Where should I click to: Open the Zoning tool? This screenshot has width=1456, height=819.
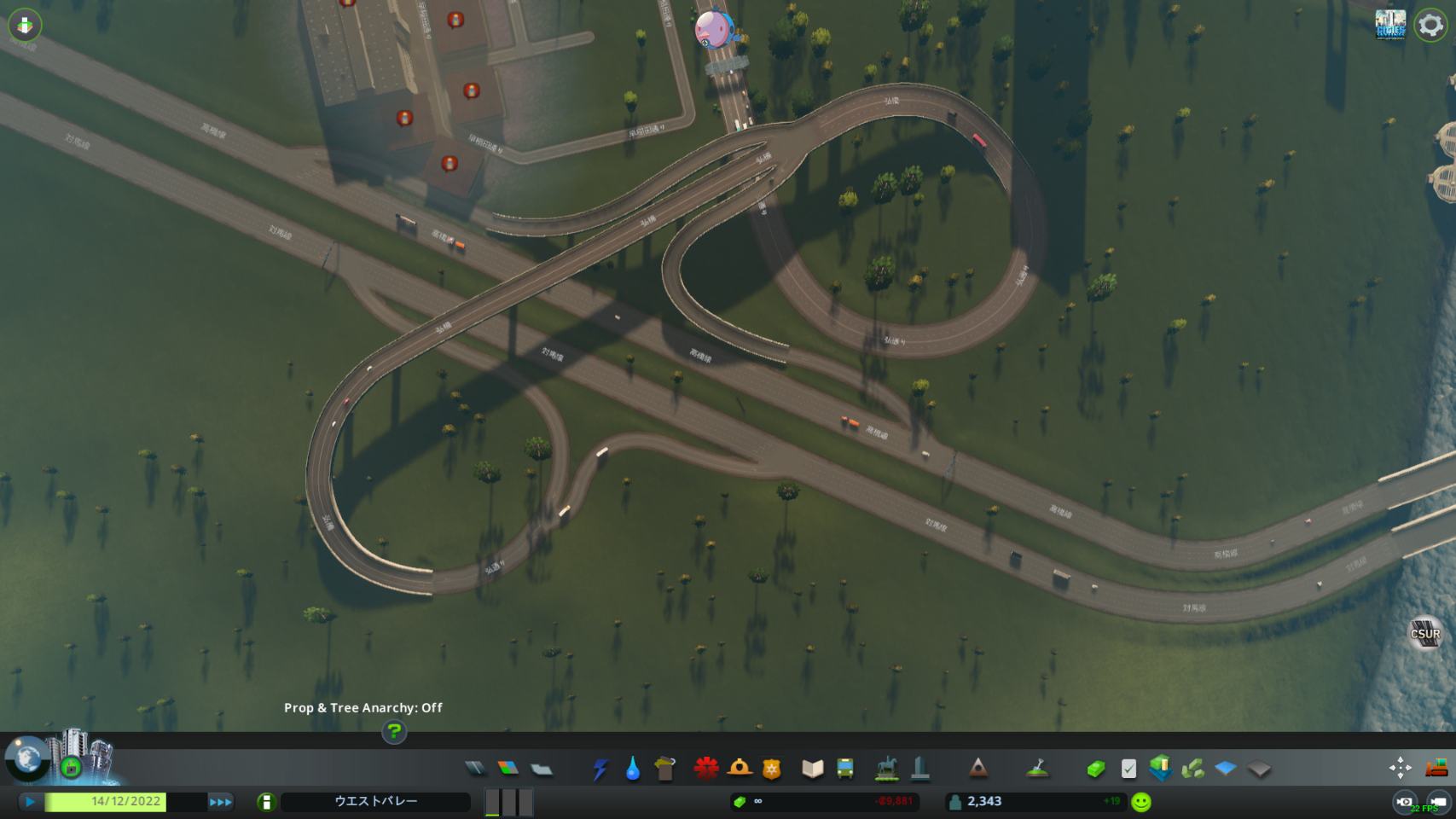point(508,769)
